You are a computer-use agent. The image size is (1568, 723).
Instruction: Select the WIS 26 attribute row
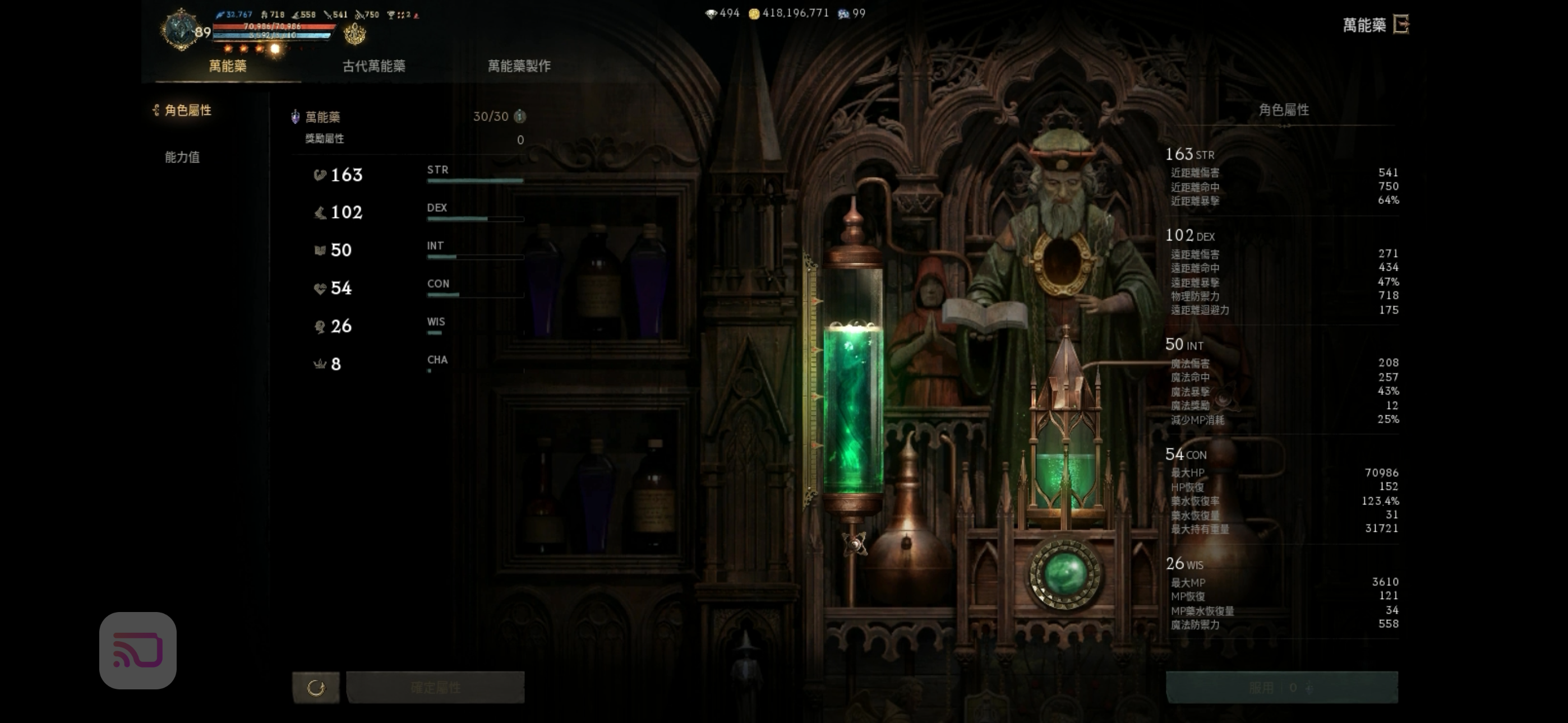tap(417, 326)
